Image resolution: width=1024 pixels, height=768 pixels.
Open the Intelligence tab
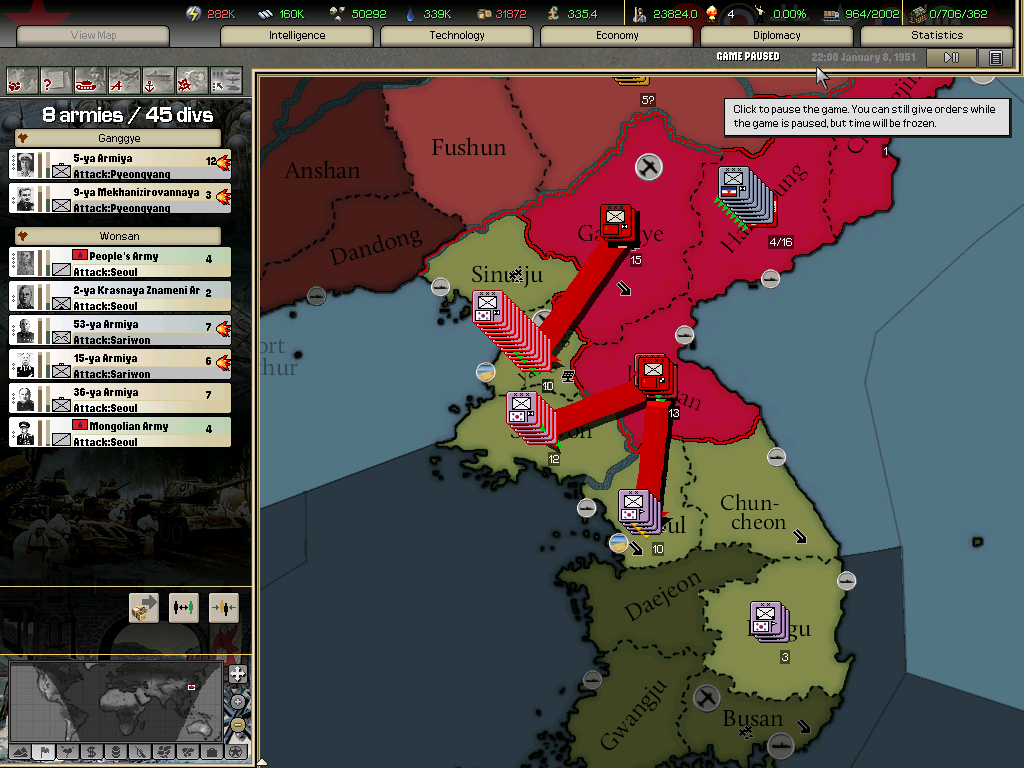(x=297, y=35)
